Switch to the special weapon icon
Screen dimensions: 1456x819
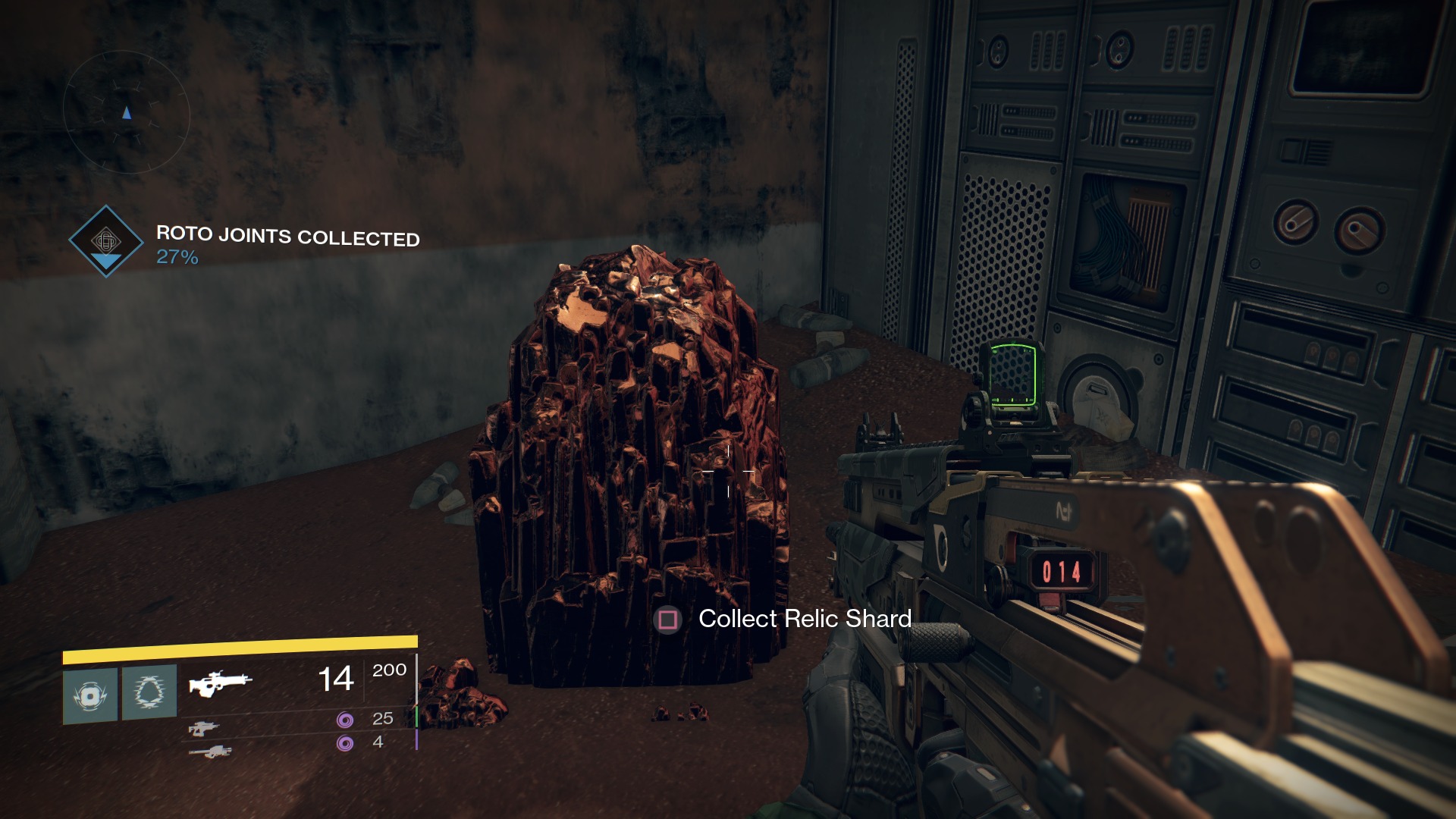coord(203,728)
